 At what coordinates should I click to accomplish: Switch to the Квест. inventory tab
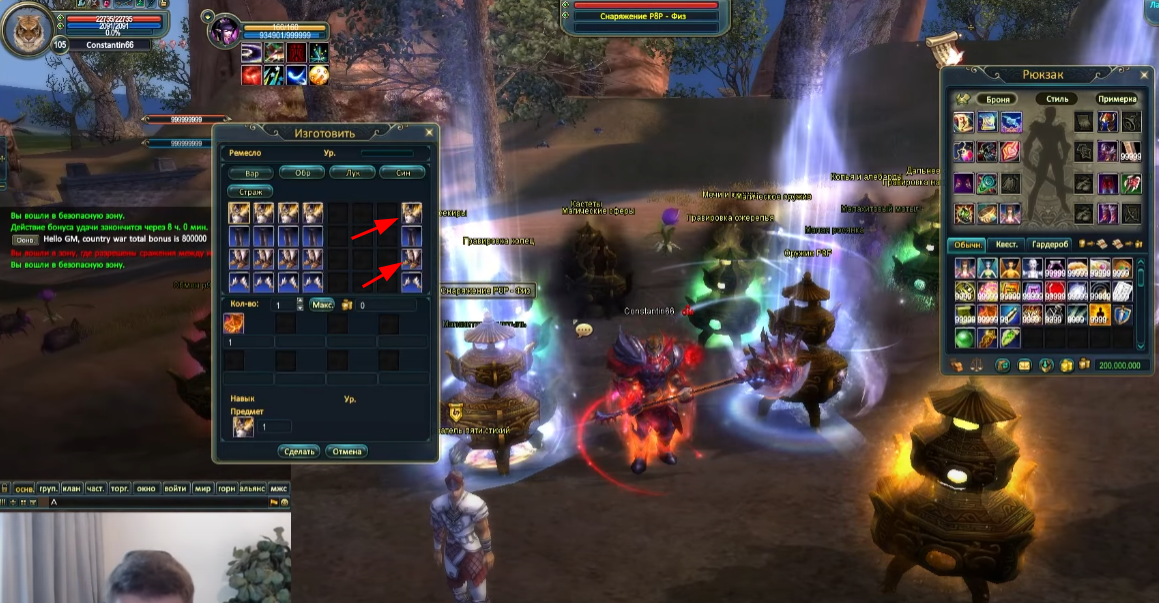1007,245
